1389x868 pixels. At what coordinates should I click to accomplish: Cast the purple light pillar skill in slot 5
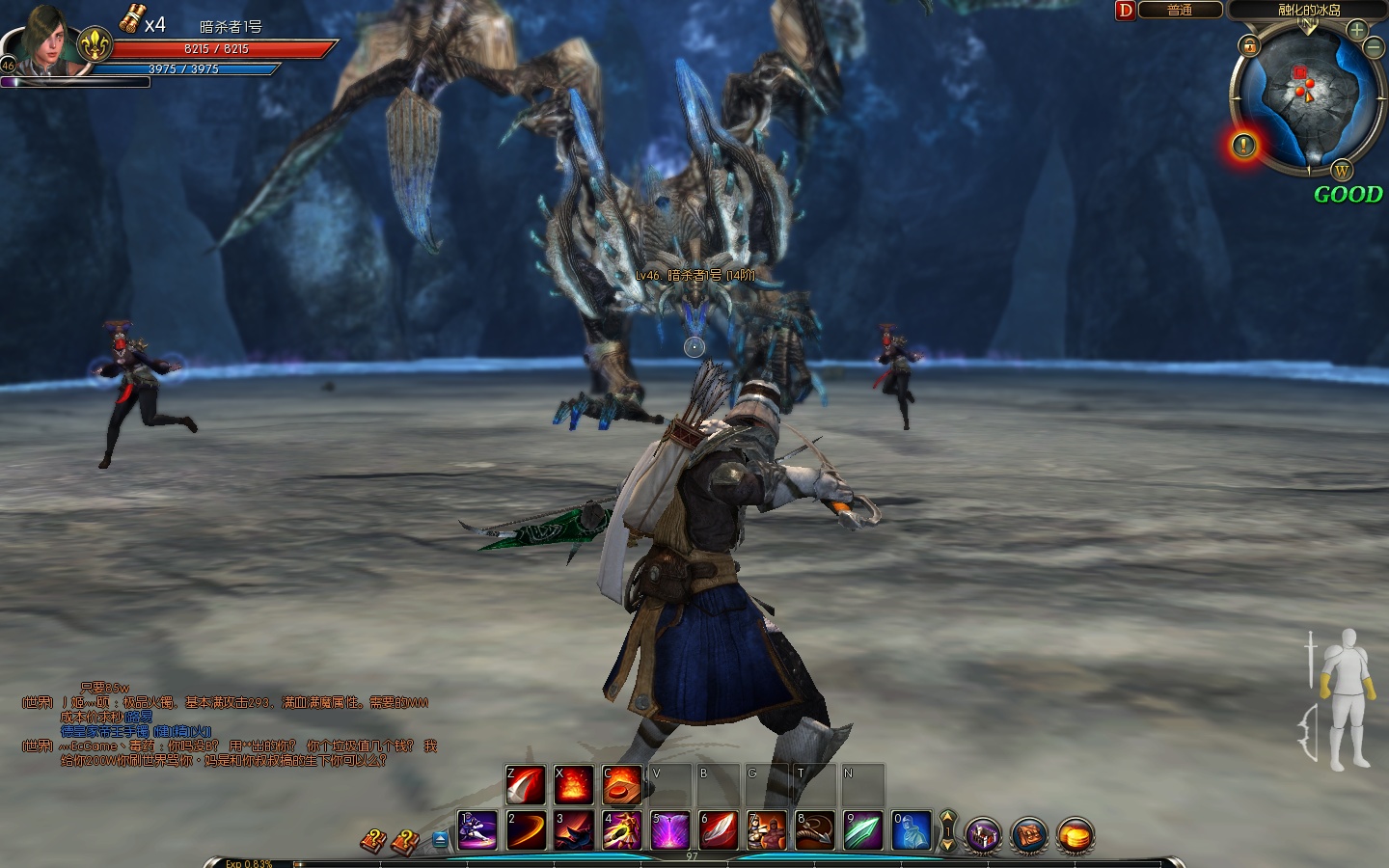click(669, 830)
